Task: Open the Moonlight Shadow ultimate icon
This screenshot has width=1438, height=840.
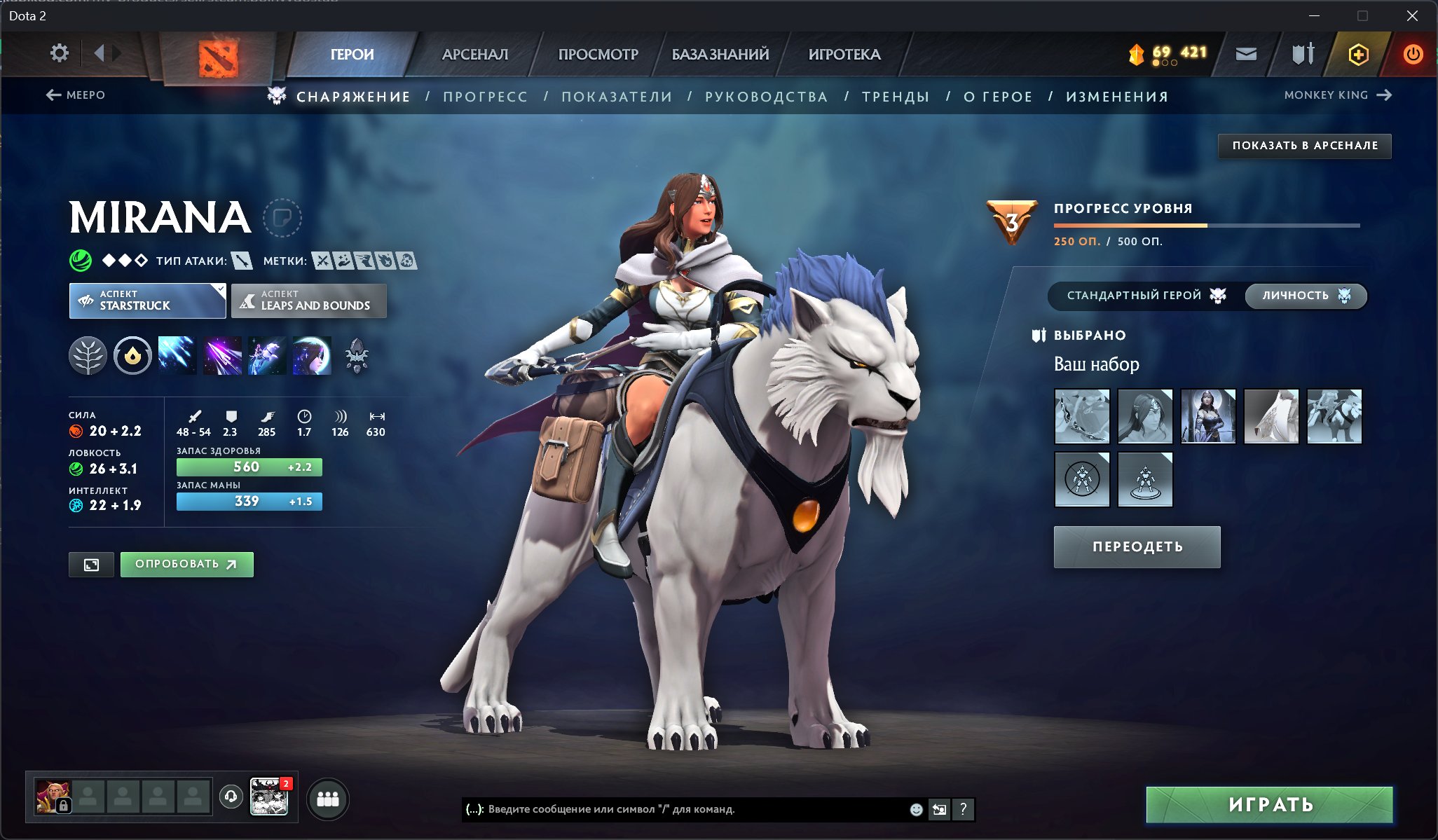Action: (x=312, y=356)
